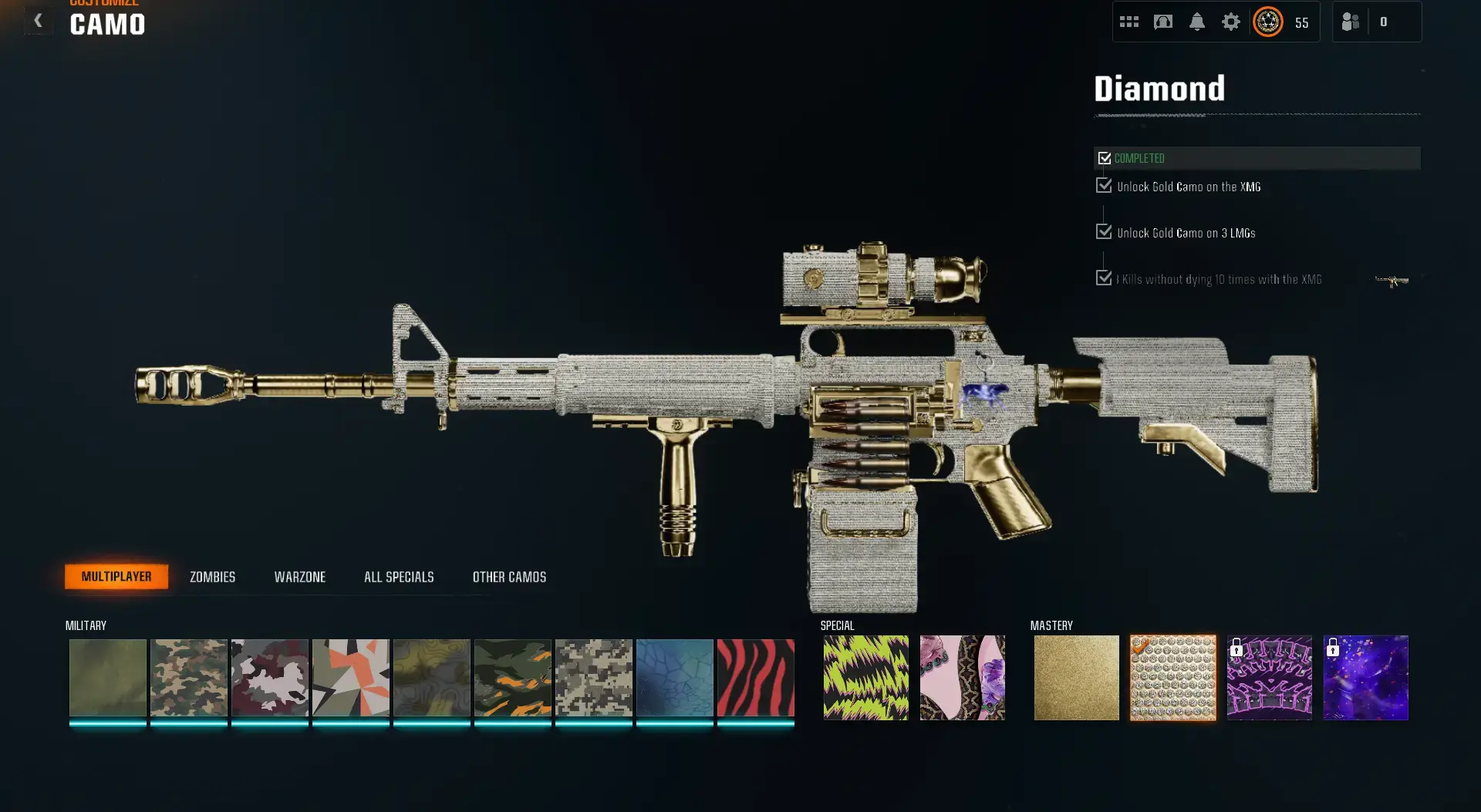Switch to the Zombies tab
This screenshot has width=1481, height=812.
211,576
